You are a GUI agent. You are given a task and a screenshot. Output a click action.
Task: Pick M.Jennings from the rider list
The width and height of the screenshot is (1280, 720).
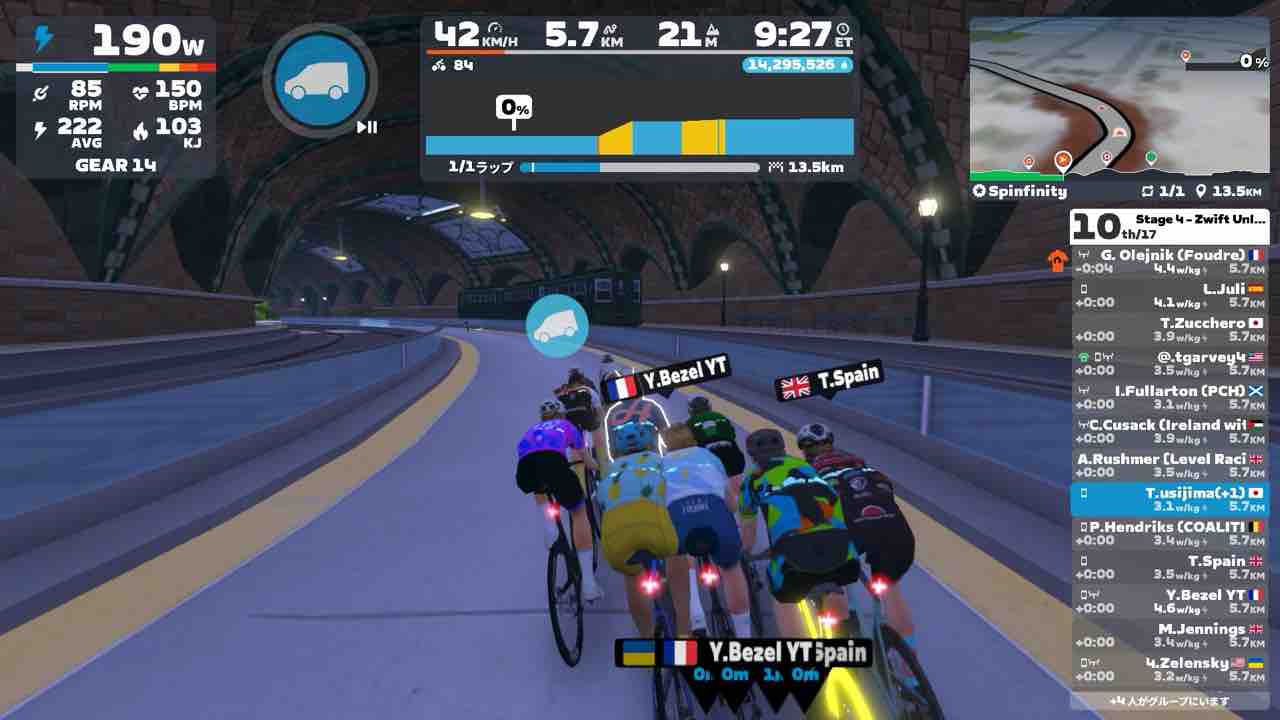coord(1168,636)
